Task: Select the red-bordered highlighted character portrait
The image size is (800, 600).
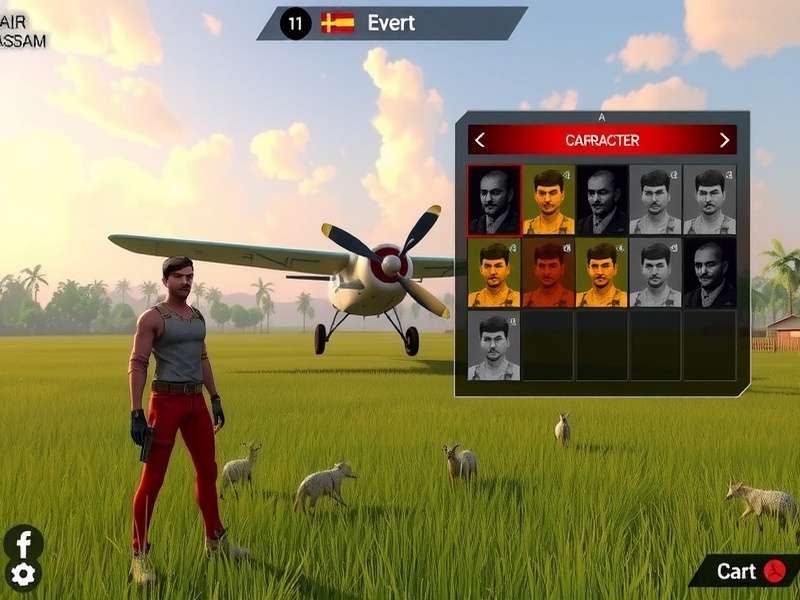Action: 494,200
